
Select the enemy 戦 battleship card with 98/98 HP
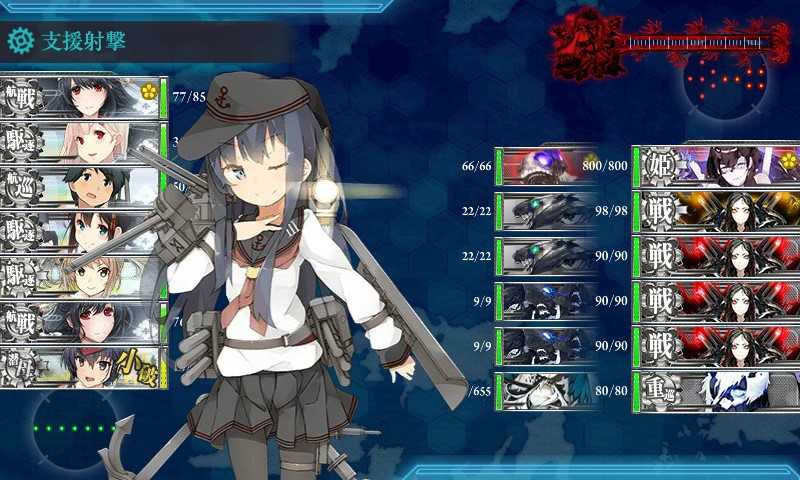(715, 212)
